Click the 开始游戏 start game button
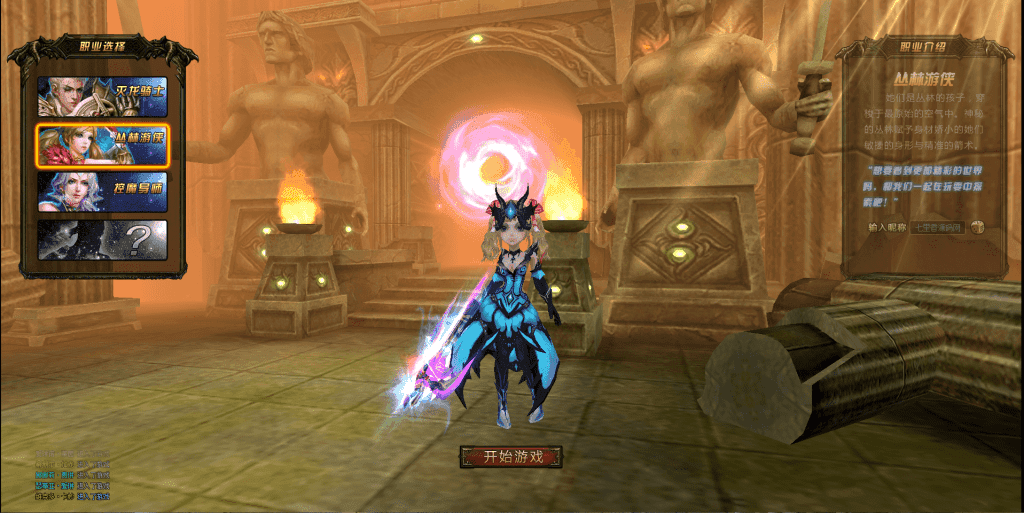 pyautogui.click(x=511, y=457)
